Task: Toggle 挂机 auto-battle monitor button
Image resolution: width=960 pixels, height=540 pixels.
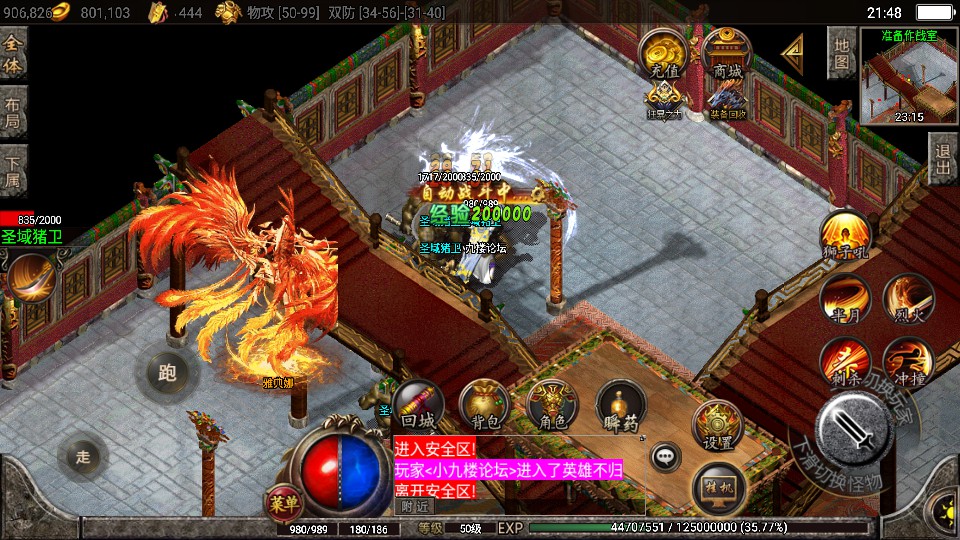Action: (x=717, y=484)
